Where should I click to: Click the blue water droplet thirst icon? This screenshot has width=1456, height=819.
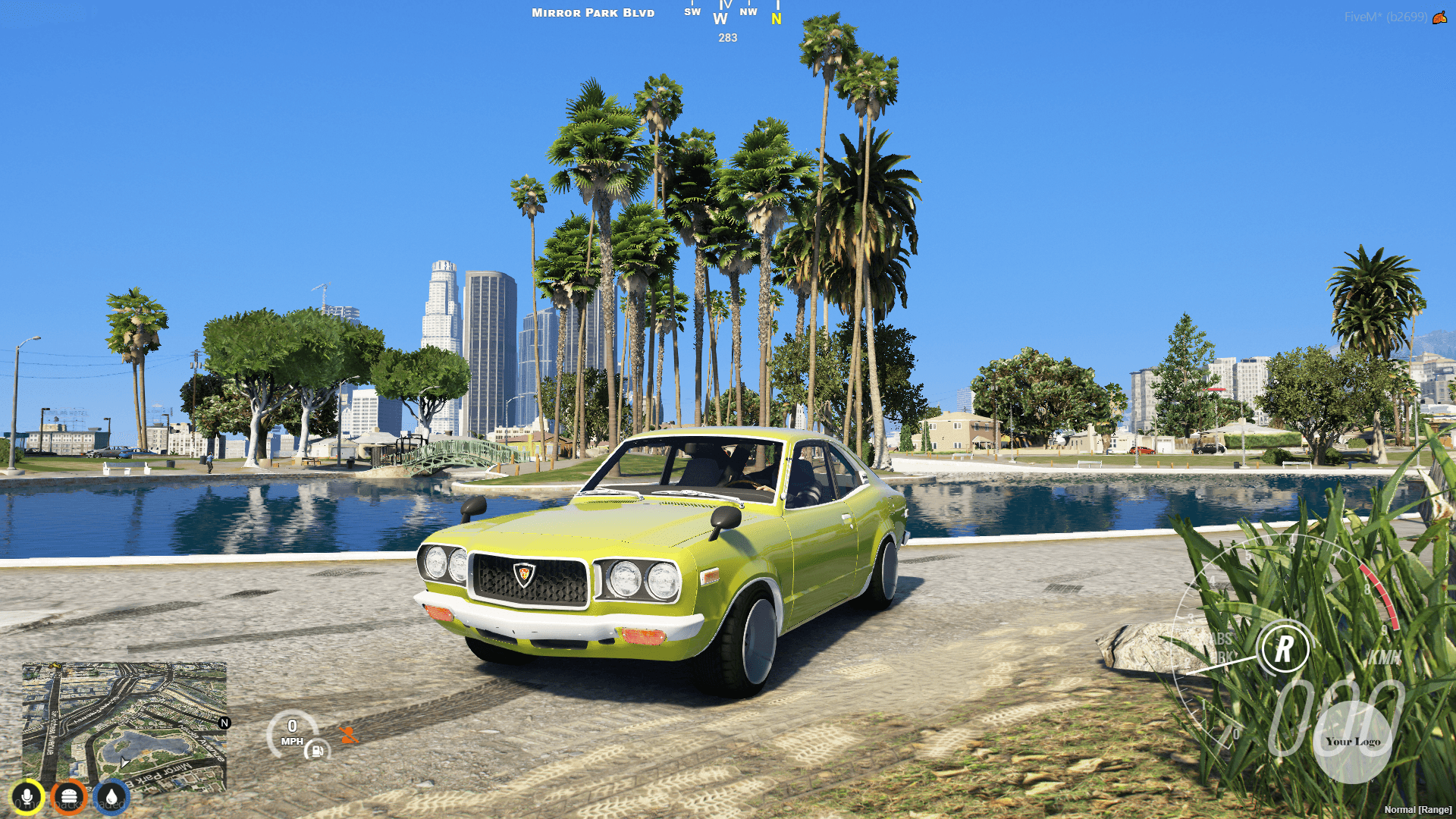(x=112, y=795)
